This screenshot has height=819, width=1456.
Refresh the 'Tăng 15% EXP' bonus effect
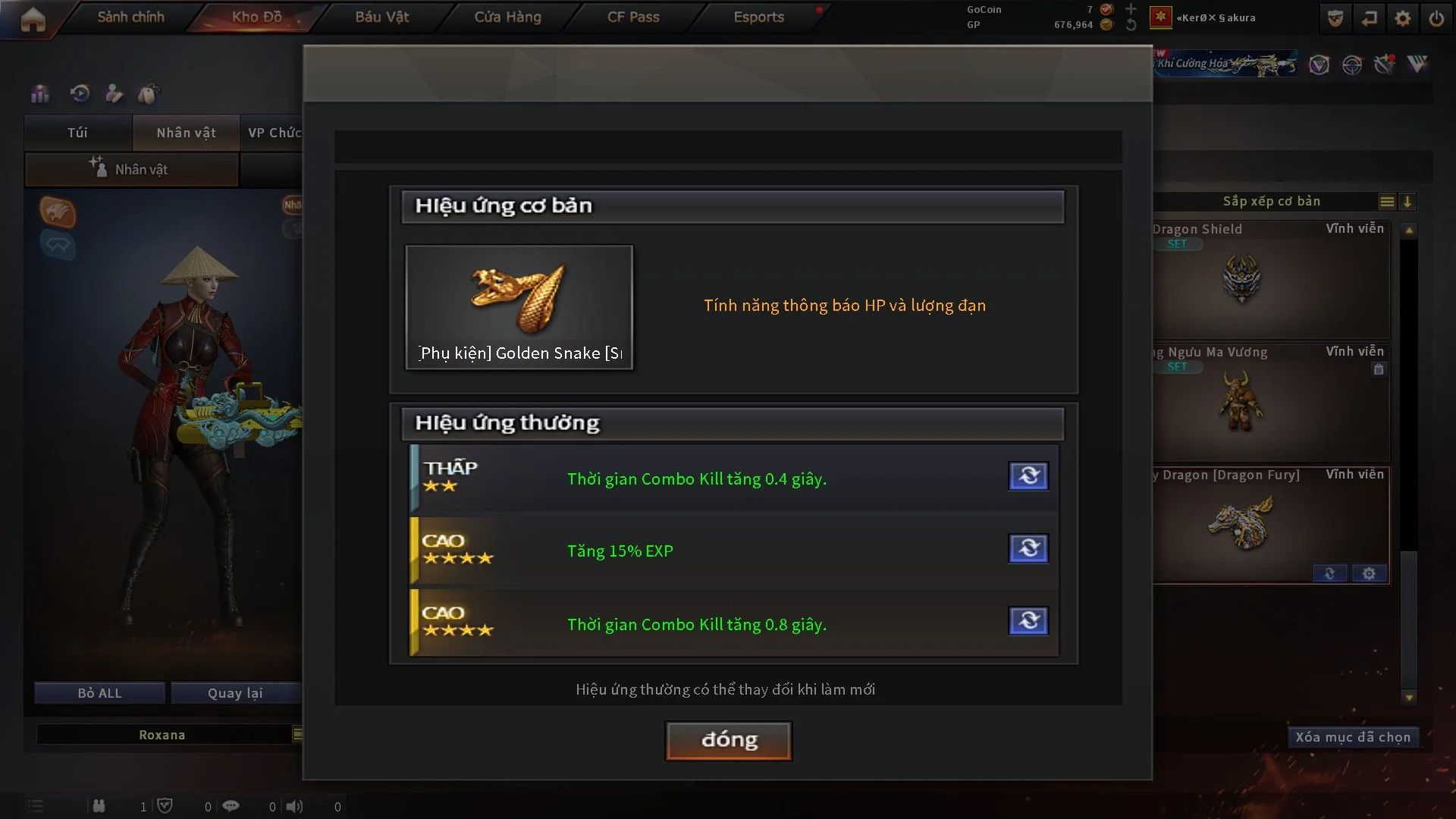click(x=1028, y=548)
